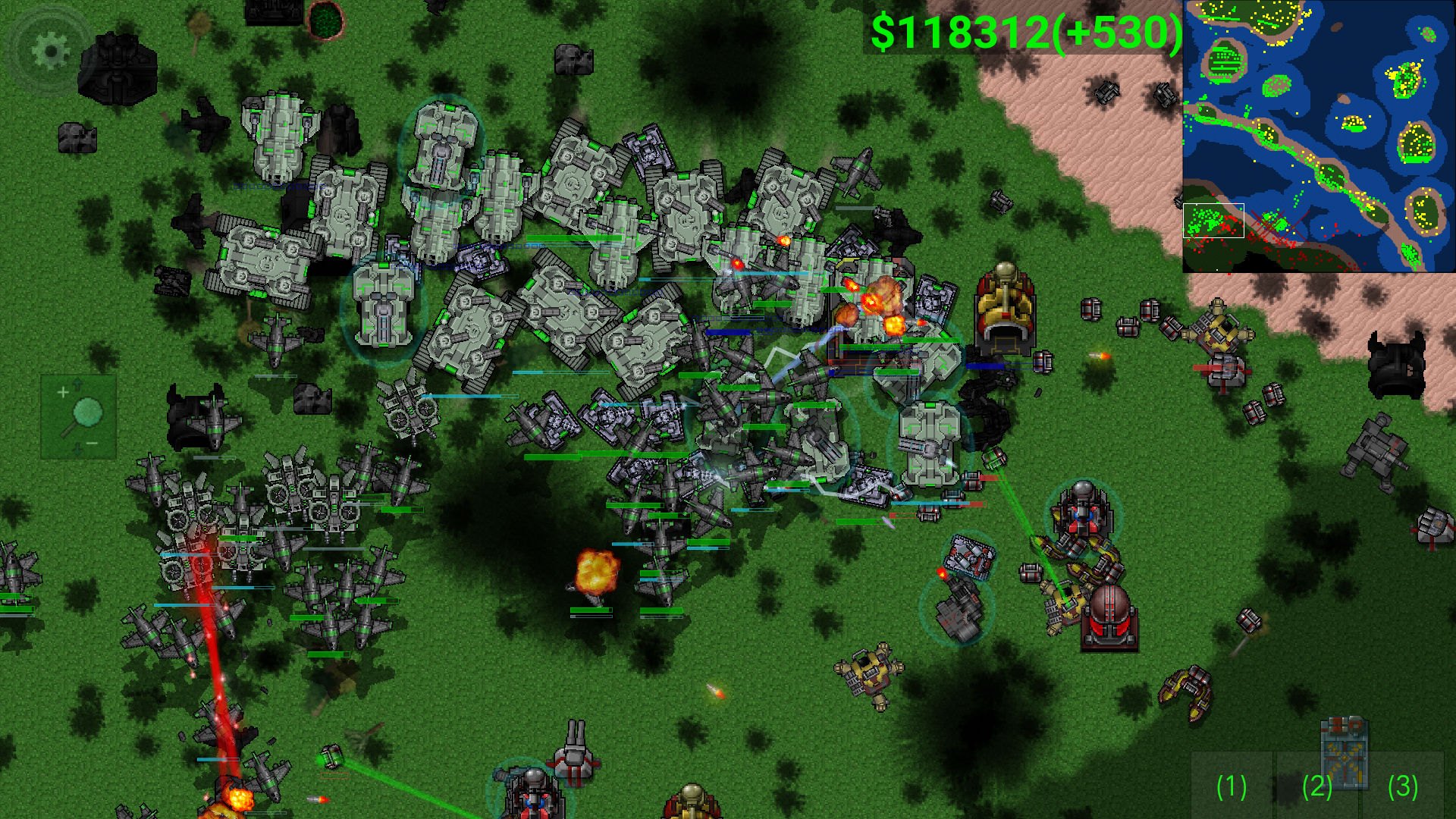This screenshot has height=819, width=1456.
Task: Click the magnifier icon in the zoom panel
Action: click(x=87, y=413)
